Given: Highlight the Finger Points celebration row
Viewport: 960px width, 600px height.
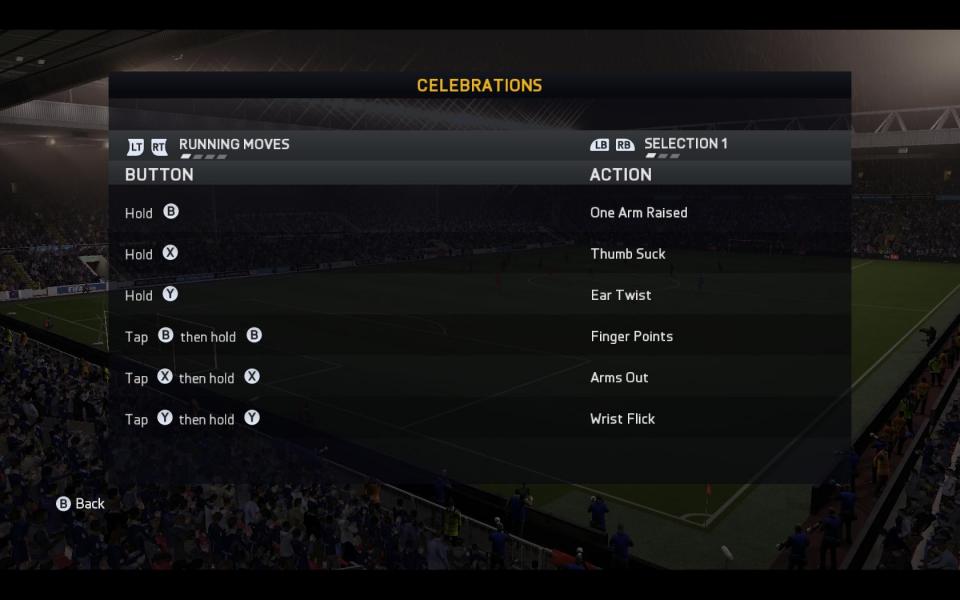Looking at the screenshot, I should [x=631, y=336].
